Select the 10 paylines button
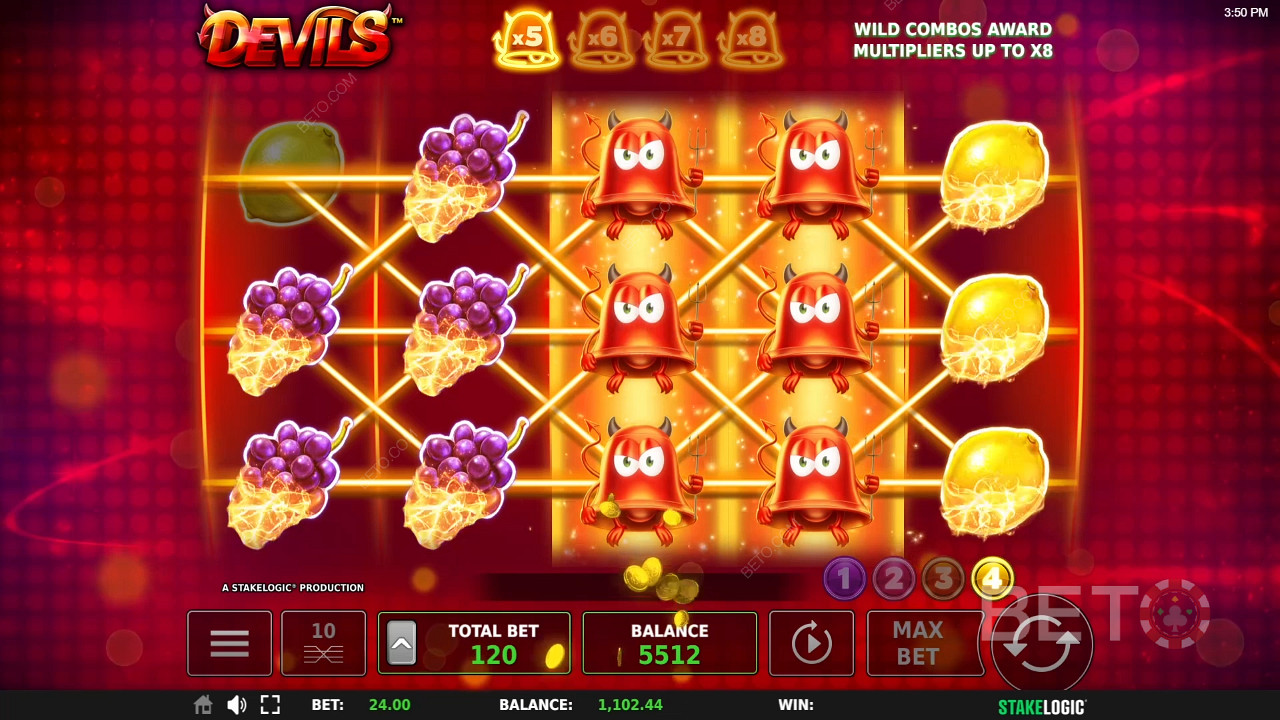Viewport: 1280px width, 720px height. (x=323, y=643)
